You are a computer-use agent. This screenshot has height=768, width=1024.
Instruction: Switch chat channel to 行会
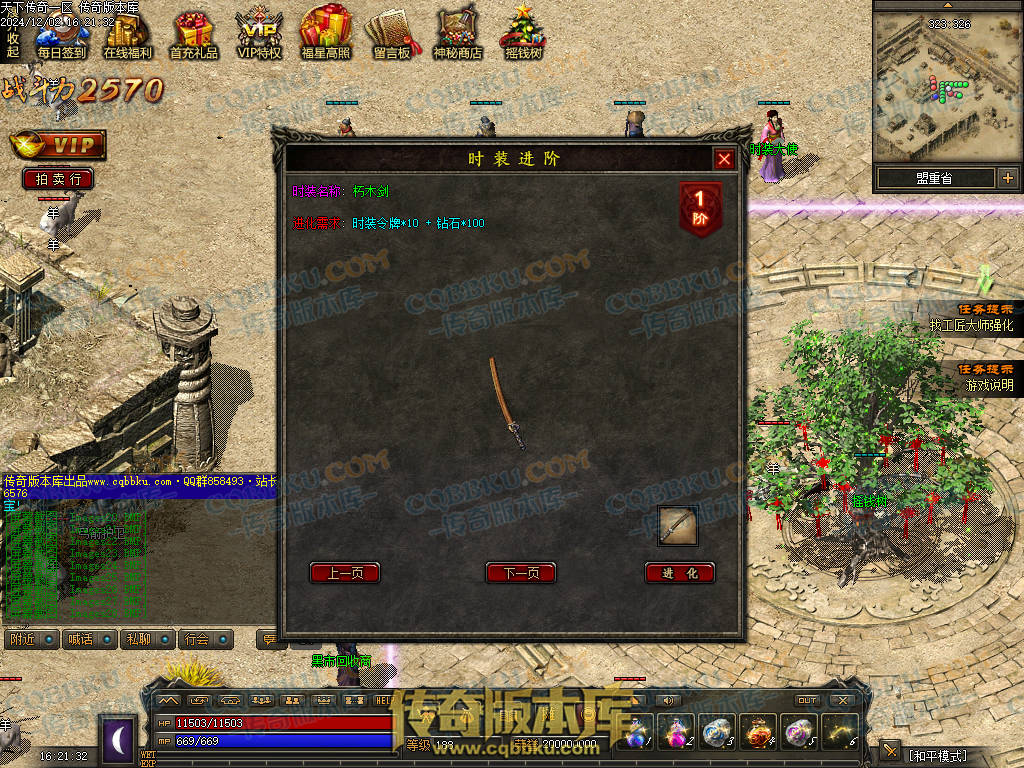click(x=207, y=639)
